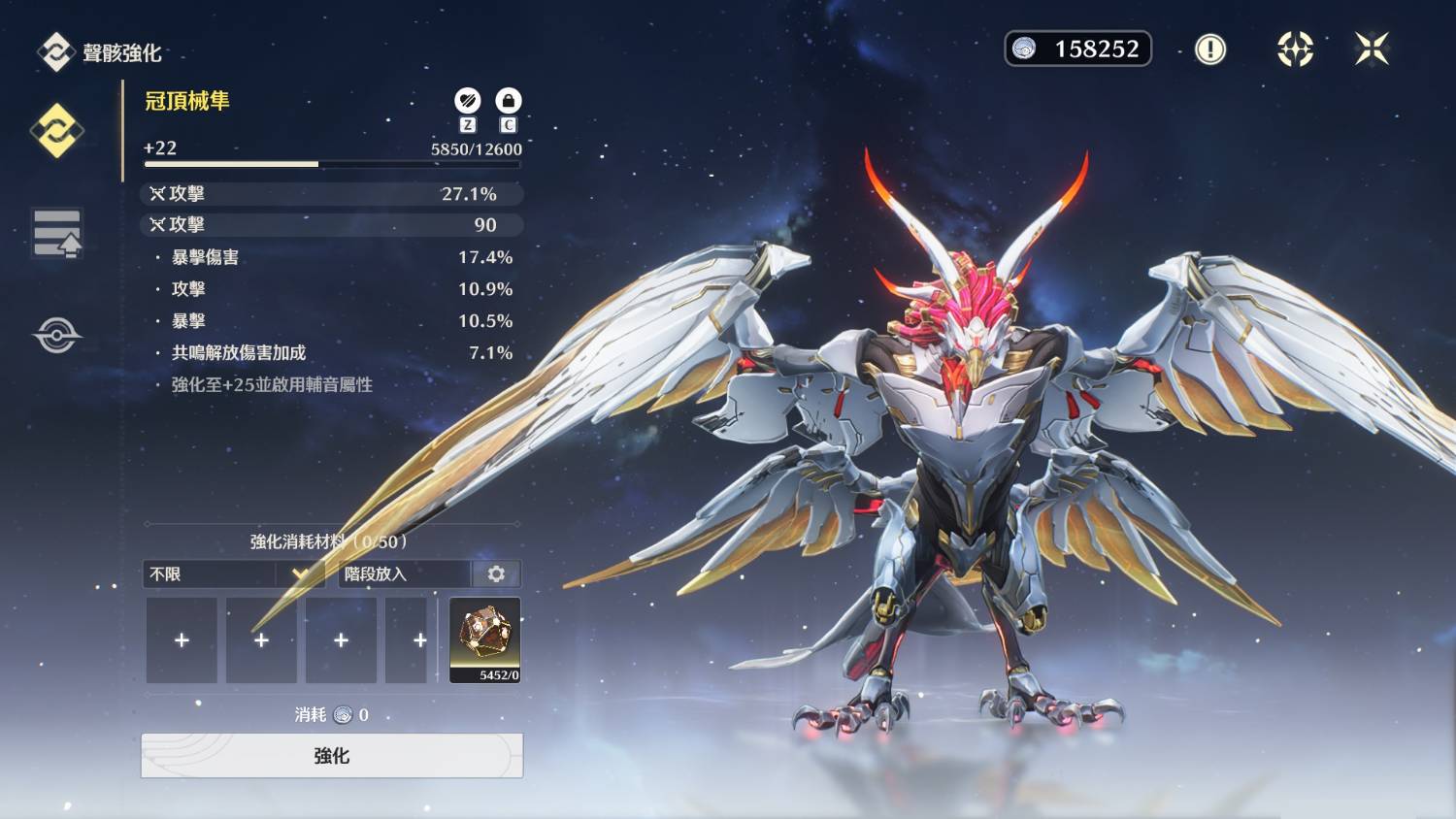Toggle the discard mark icon

[468, 101]
